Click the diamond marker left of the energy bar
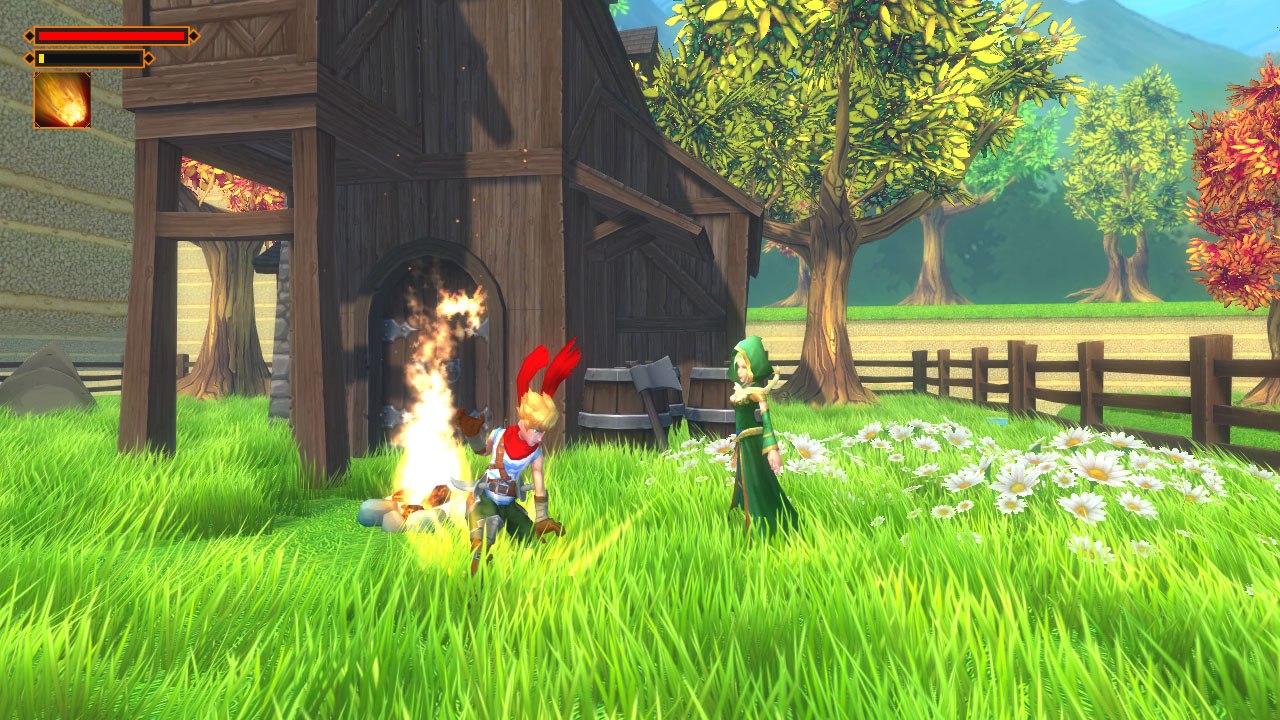The image size is (1280, 720). 30,58
